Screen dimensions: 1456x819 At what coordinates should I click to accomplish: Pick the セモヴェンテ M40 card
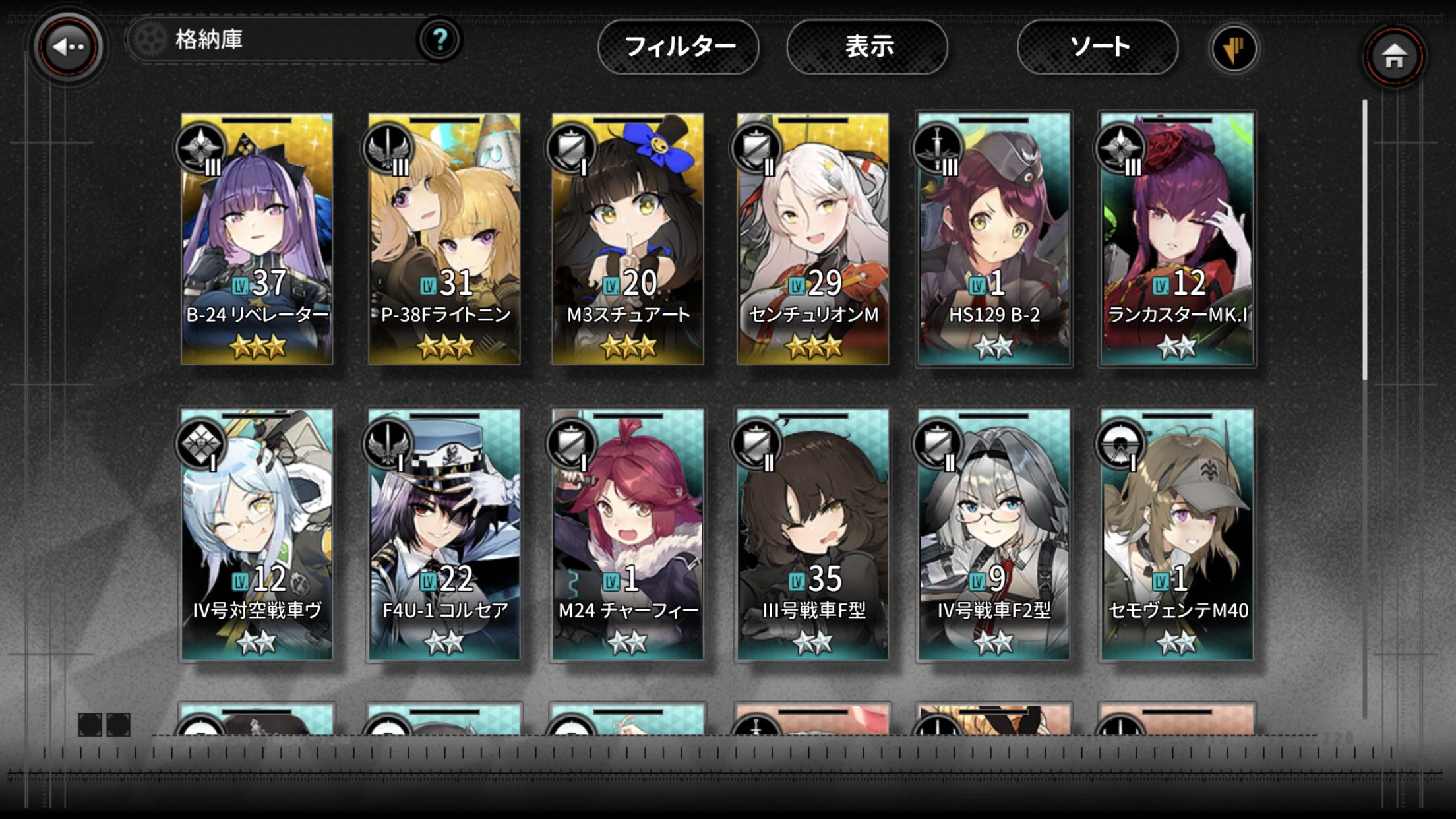pos(1177,534)
